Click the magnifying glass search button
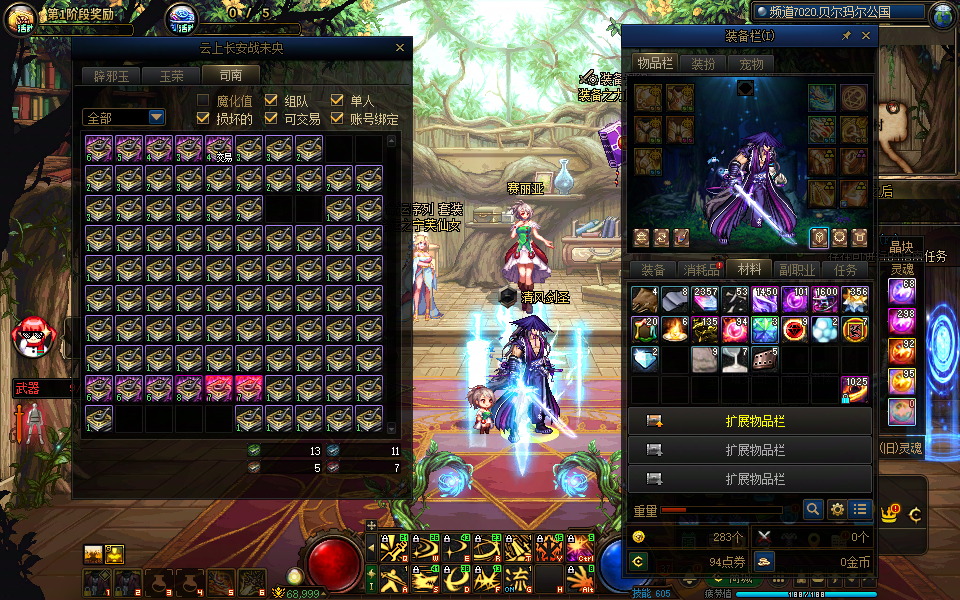The image size is (960, 600). tap(814, 509)
